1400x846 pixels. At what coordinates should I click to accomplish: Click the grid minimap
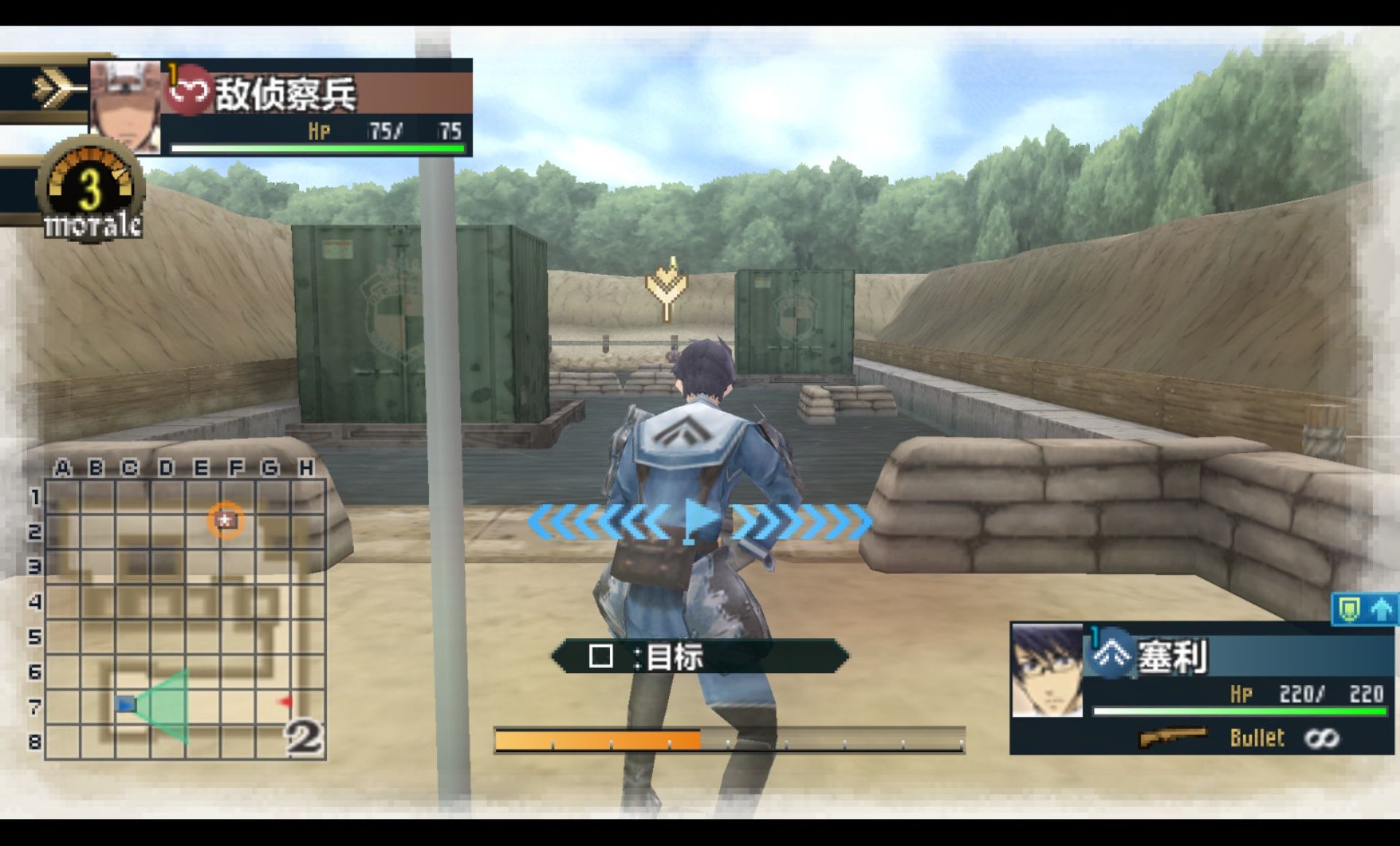pyautogui.click(x=185, y=618)
